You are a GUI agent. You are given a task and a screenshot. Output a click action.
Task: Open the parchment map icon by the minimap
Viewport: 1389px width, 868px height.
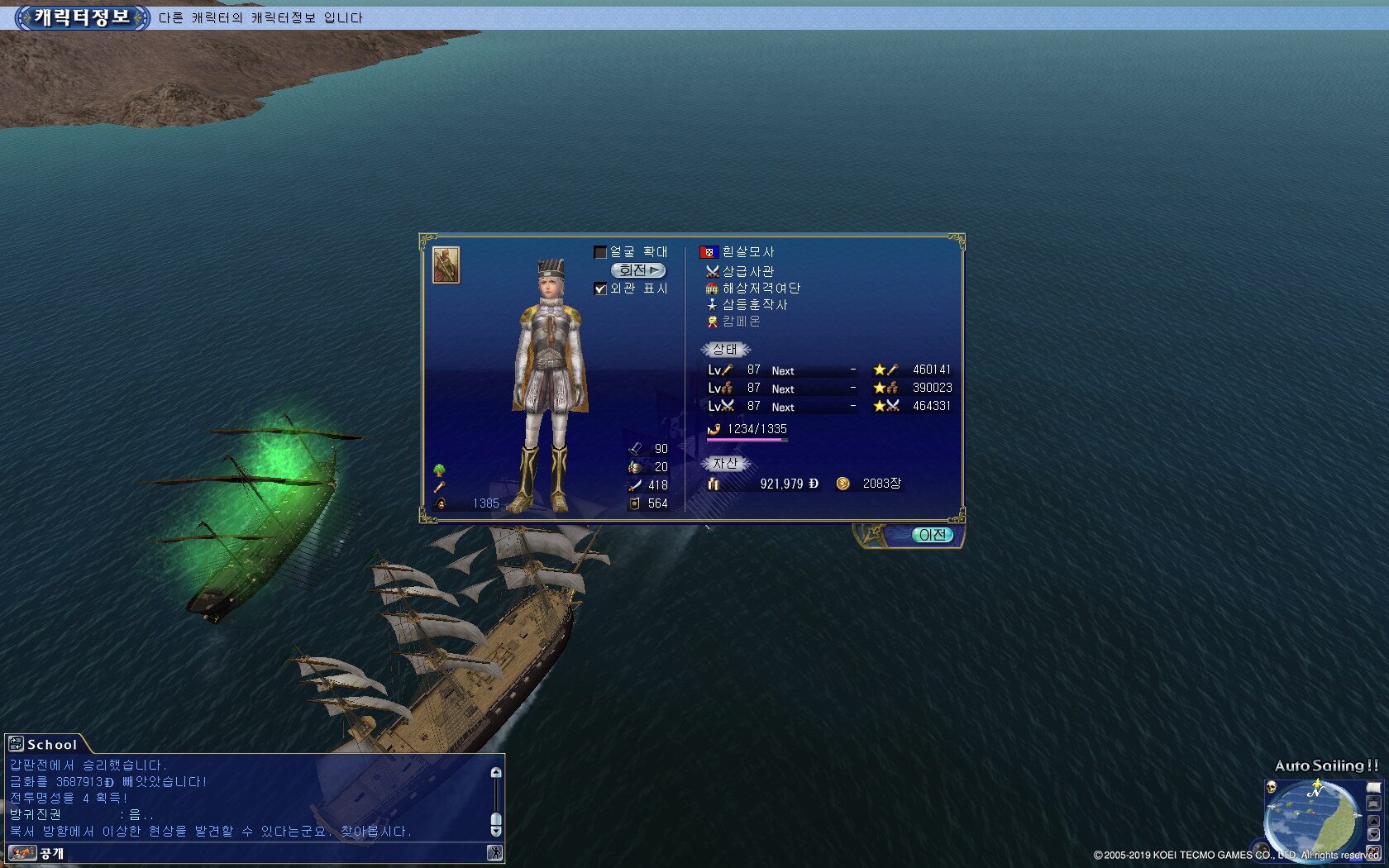pos(1373,788)
